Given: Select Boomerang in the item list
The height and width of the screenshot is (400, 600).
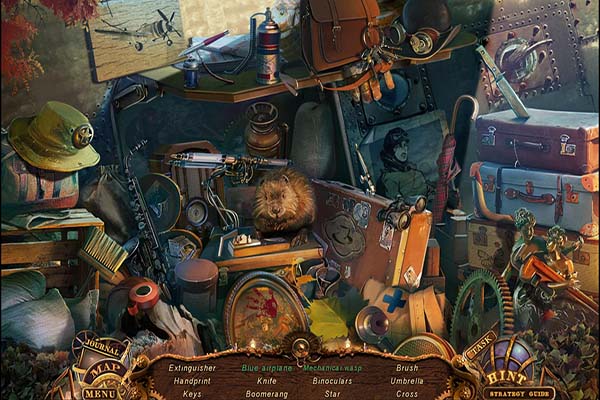Looking at the screenshot, I should pyautogui.click(x=266, y=394).
